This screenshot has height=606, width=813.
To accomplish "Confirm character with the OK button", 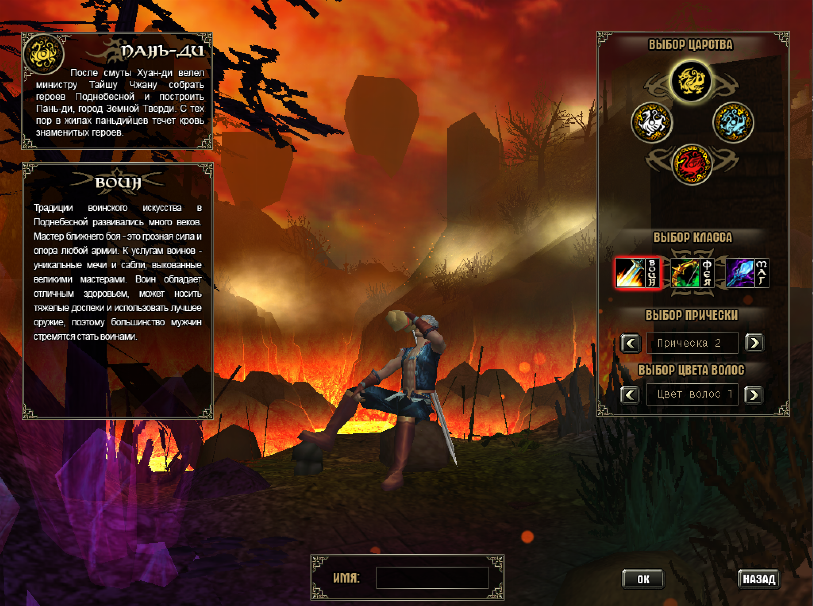I will click(x=643, y=578).
